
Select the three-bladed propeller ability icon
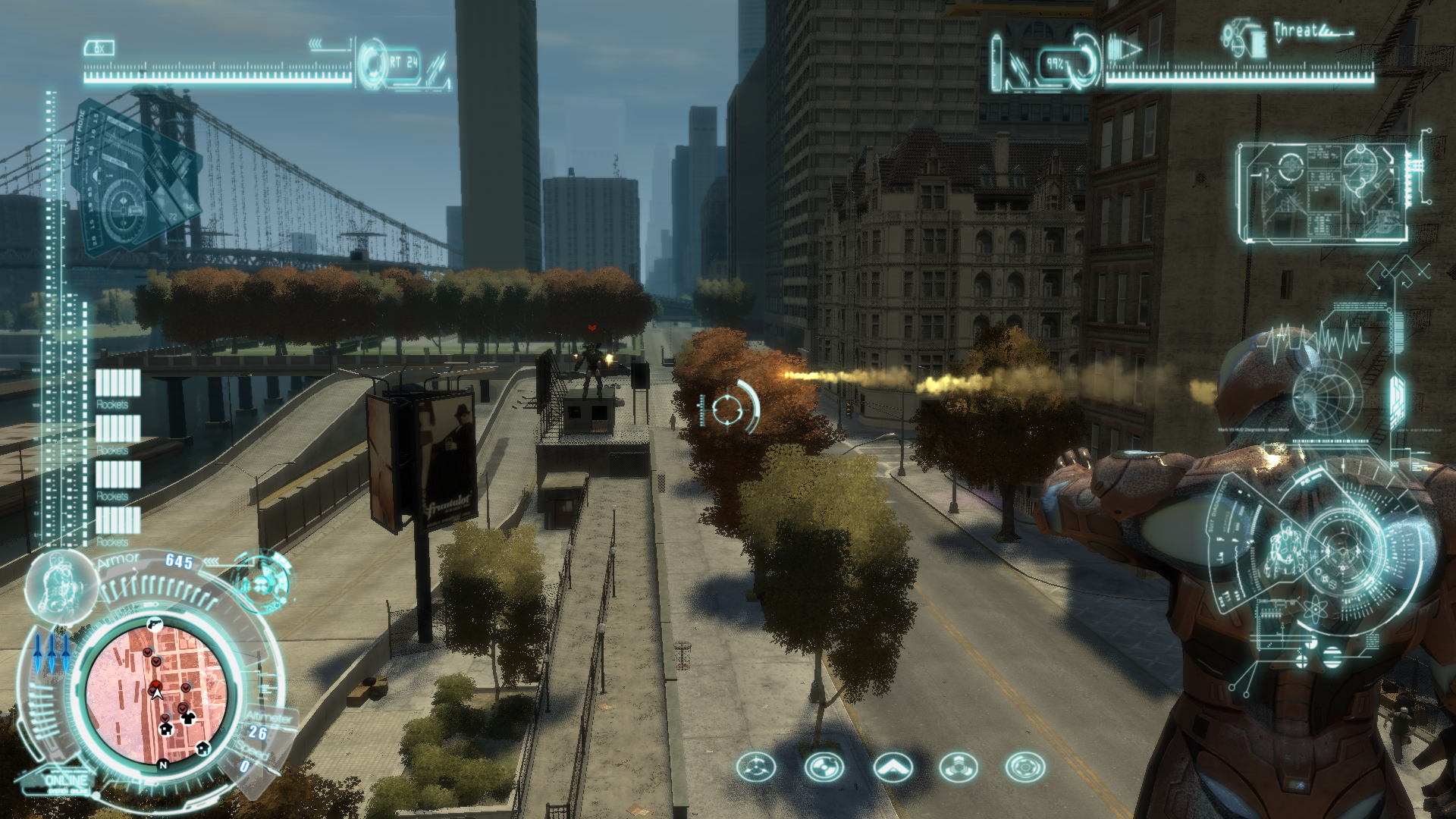coord(756,767)
